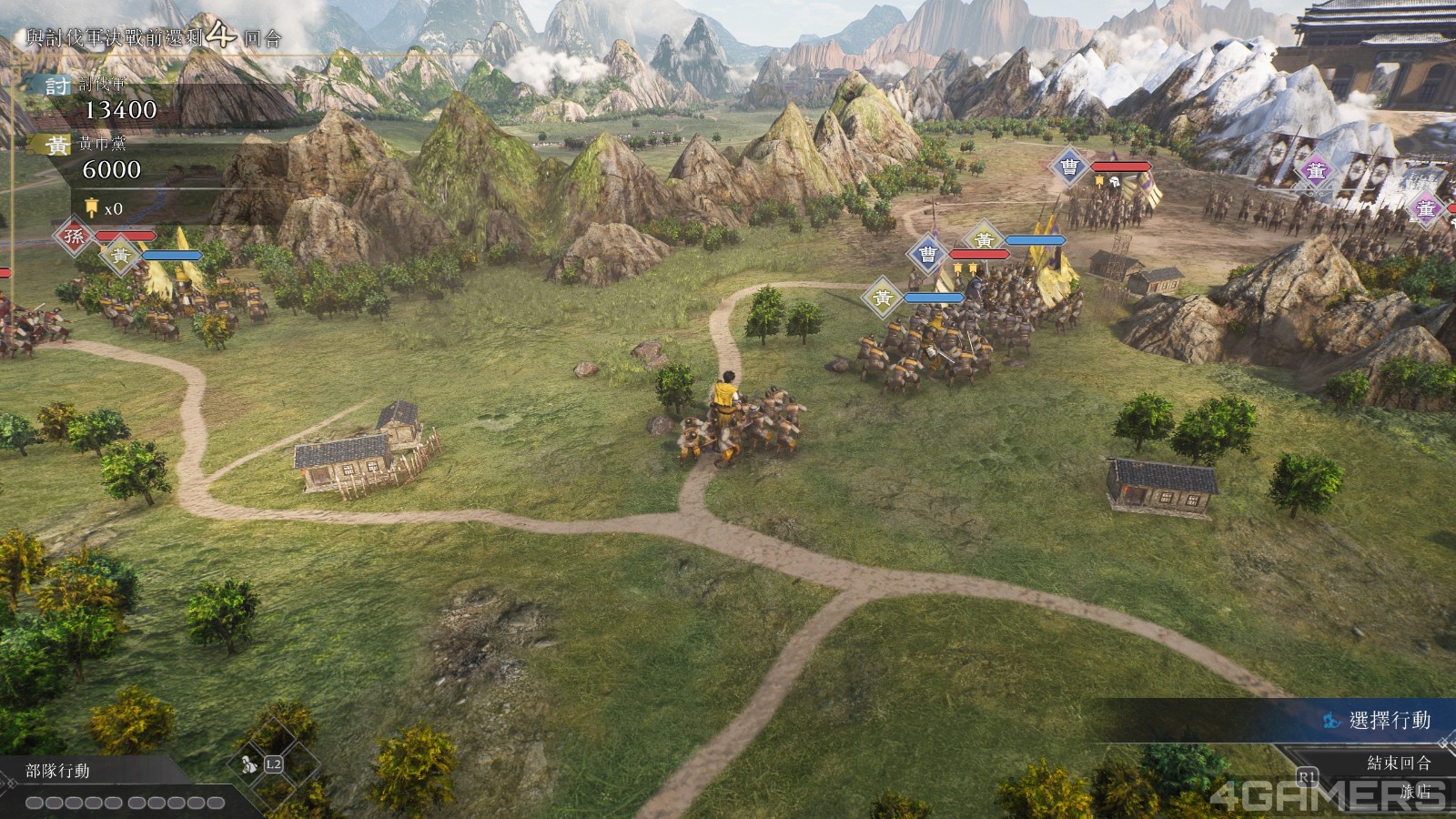1456x819 pixels.
Task: Open the 部隊行動 panel
Action: click(58, 772)
